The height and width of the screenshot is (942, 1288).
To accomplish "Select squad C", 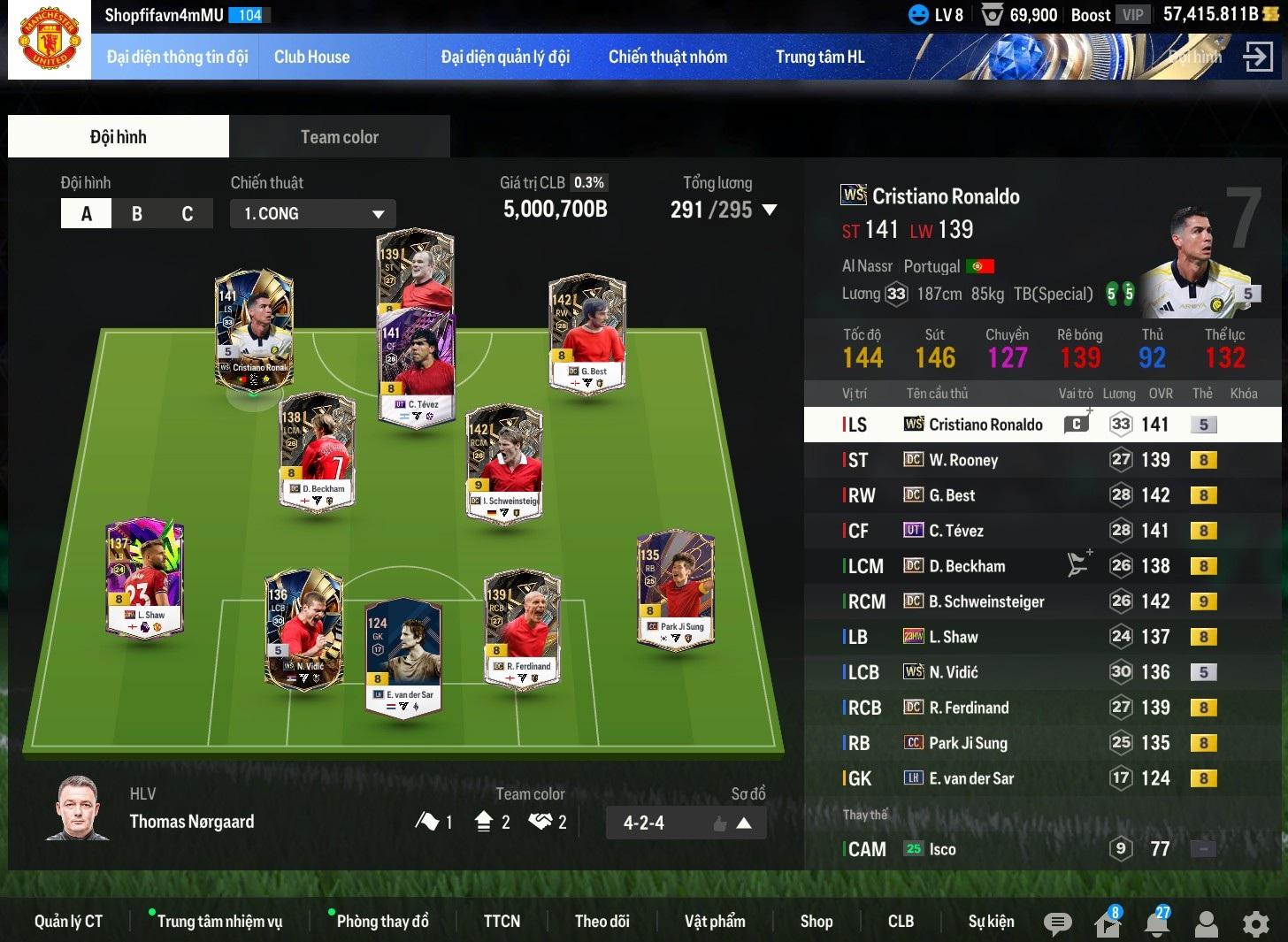I will point(187,213).
